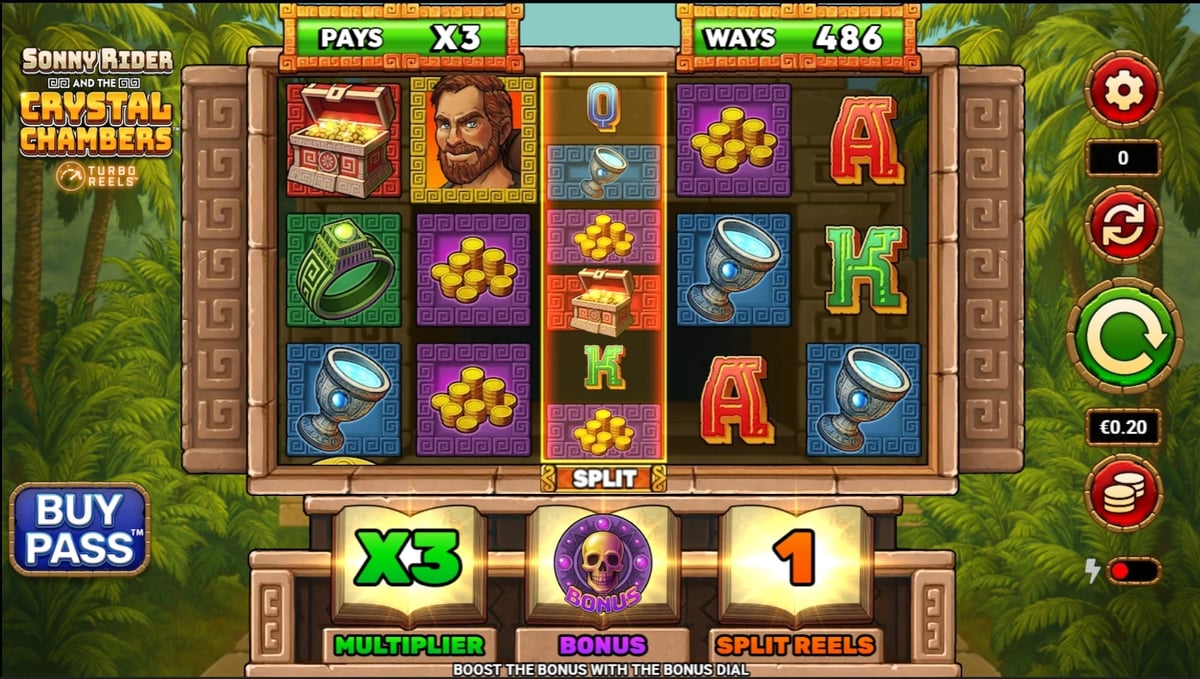The width and height of the screenshot is (1200, 679).
Task: Open the settings gear menu
Action: tap(1123, 91)
